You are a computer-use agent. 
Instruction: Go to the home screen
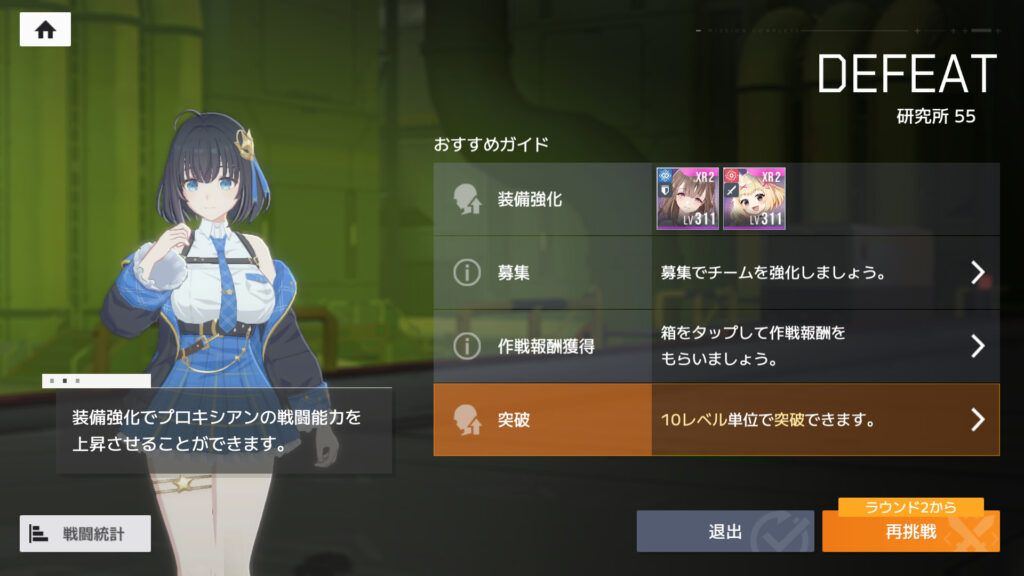point(45,30)
